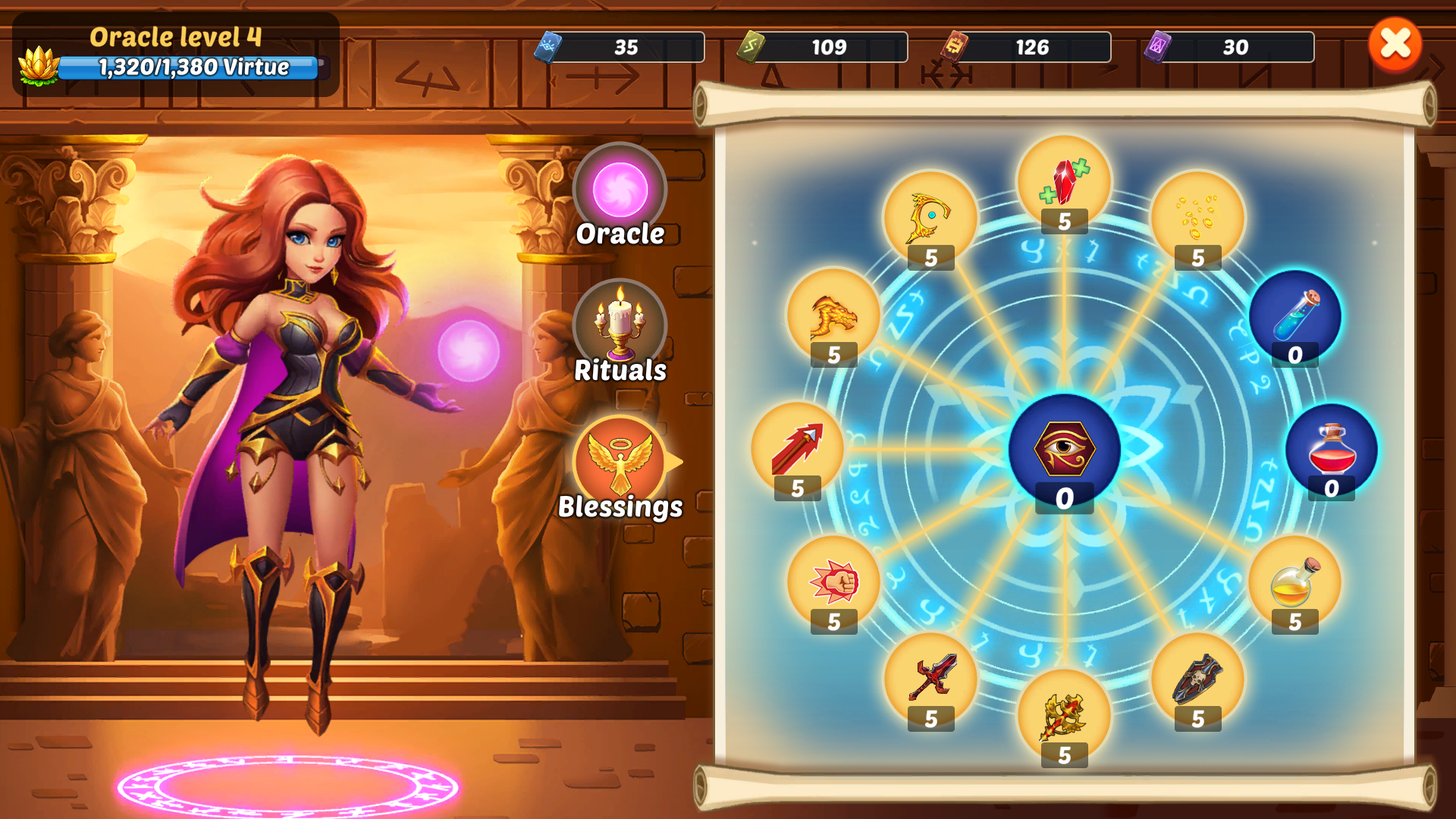Select the golden dragon head blessing
1456x819 pixels.
(833, 315)
